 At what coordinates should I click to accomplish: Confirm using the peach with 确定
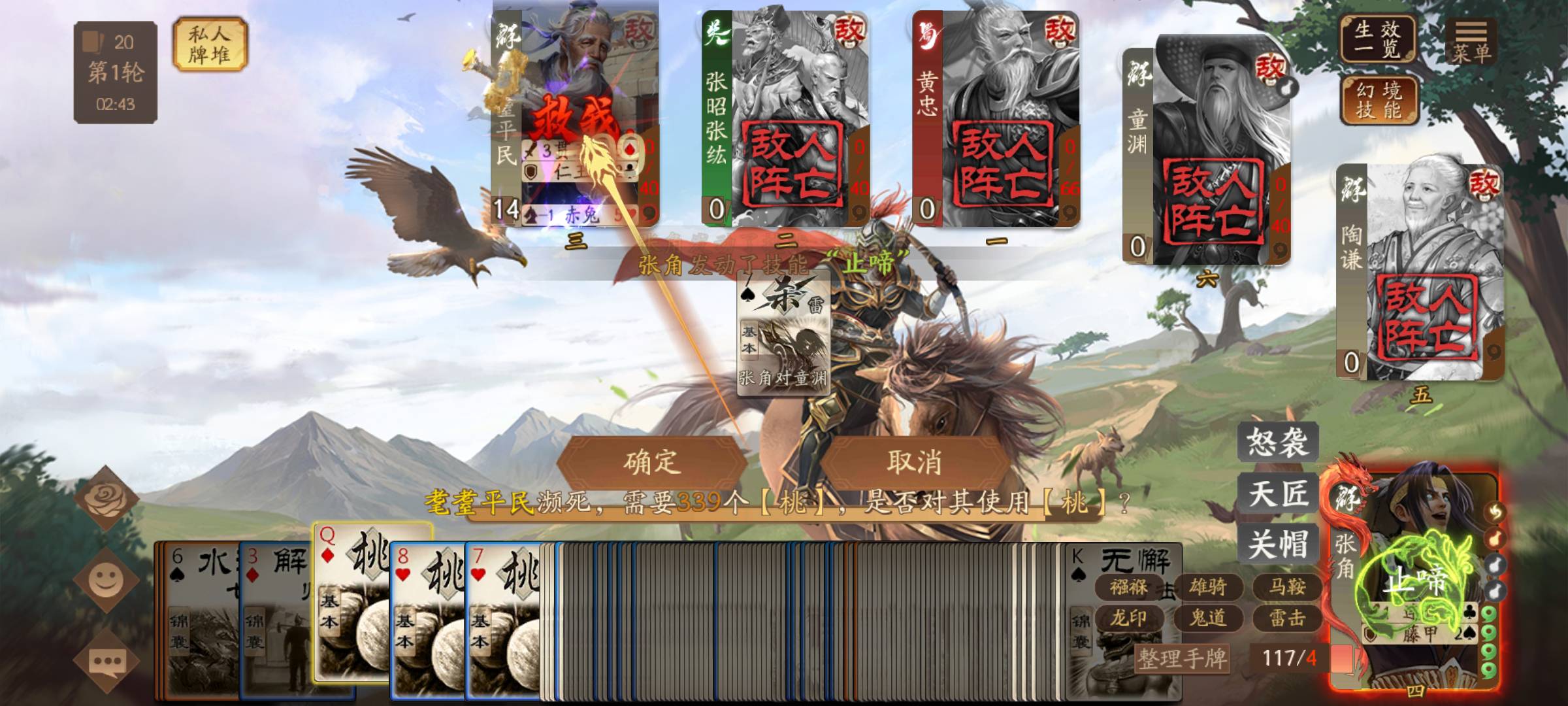(651, 462)
